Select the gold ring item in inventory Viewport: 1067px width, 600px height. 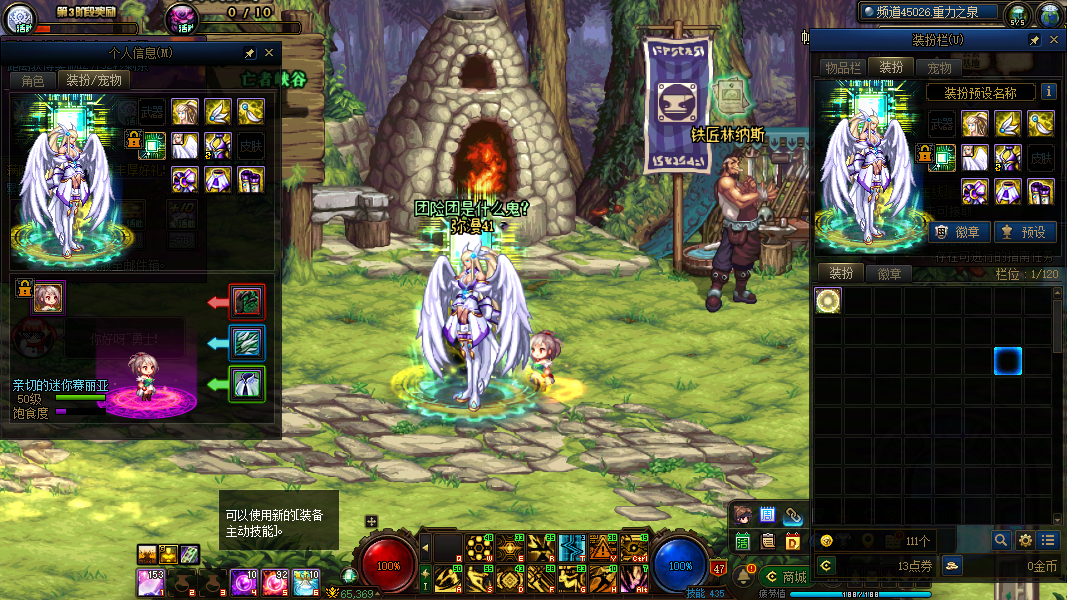[828, 301]
